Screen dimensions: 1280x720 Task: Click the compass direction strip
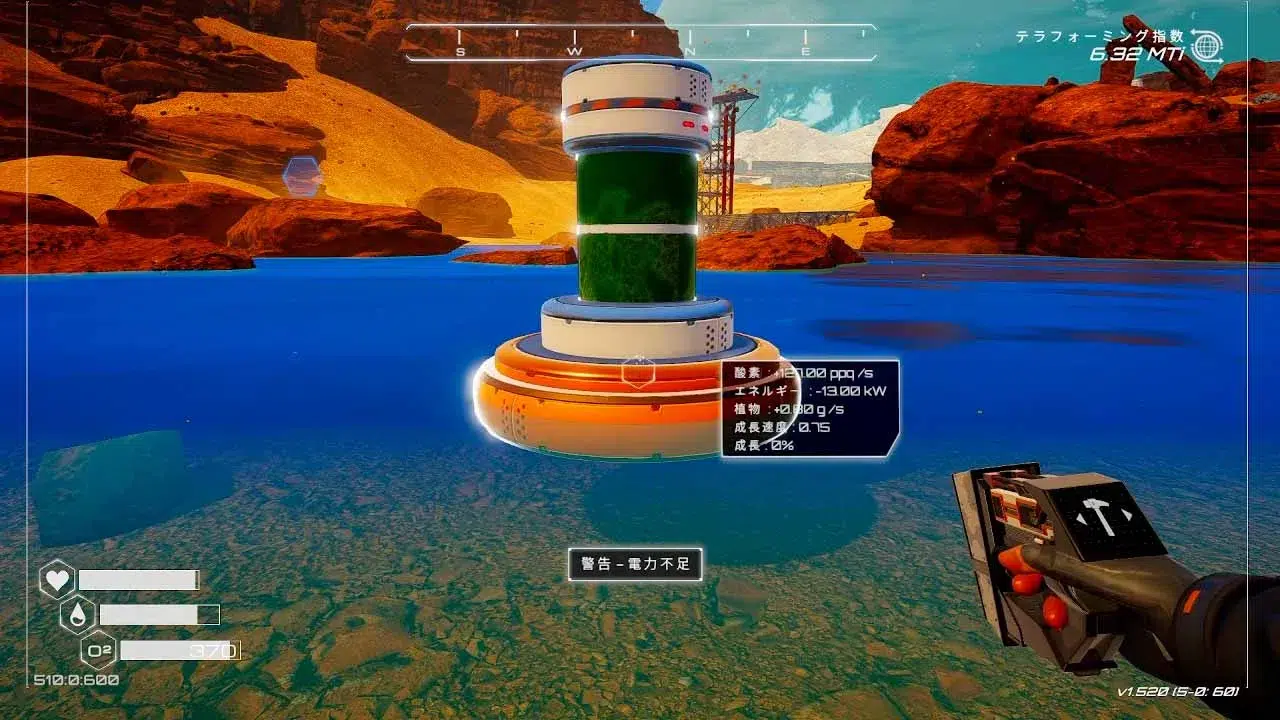click(640, 43)
